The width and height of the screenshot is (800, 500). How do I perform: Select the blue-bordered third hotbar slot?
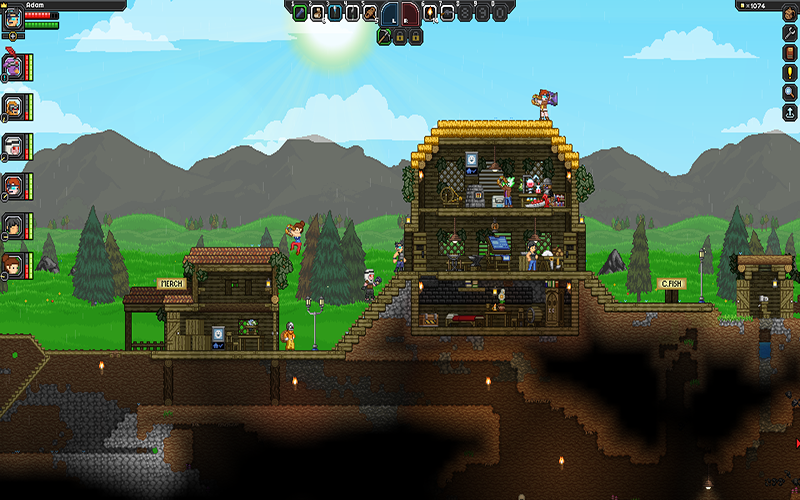click(x=335, y=13)
